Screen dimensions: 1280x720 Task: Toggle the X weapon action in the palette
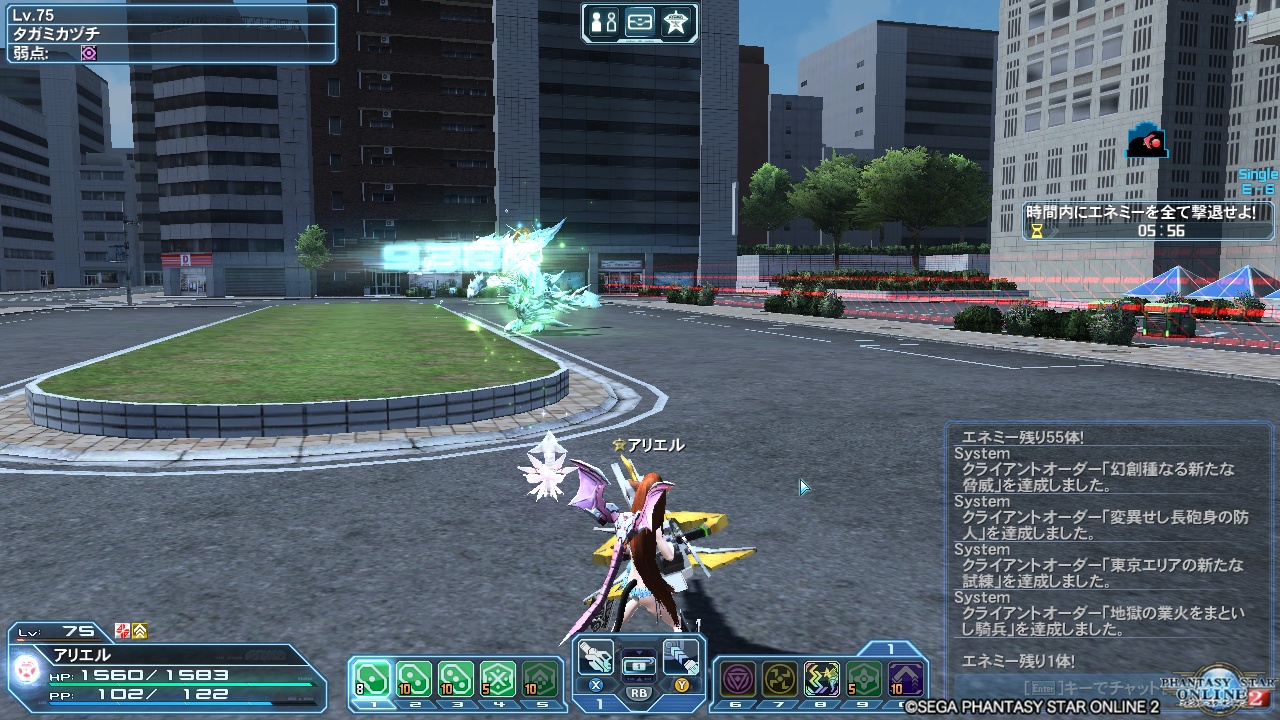[594, 685]
